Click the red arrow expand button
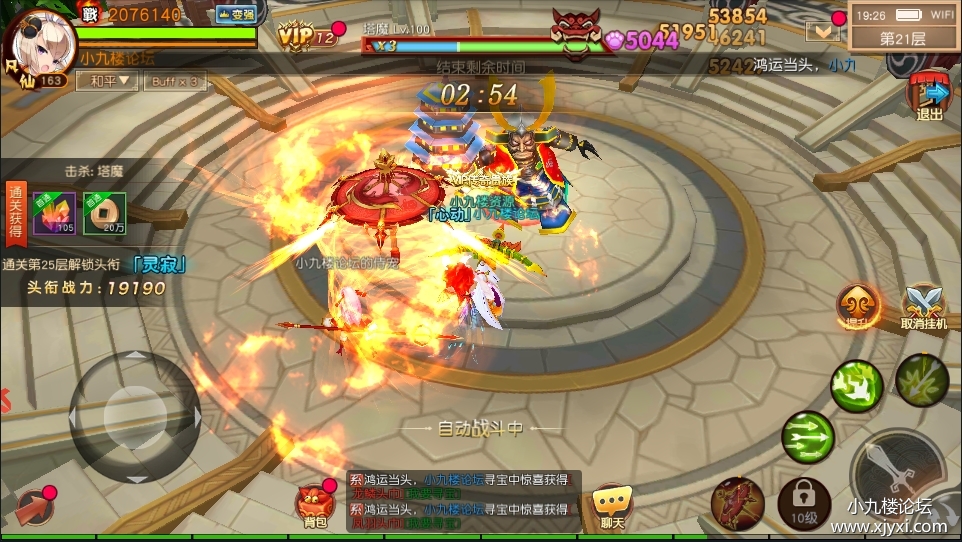The height and width of the screenshot is (542, 962). coord(35,507)
